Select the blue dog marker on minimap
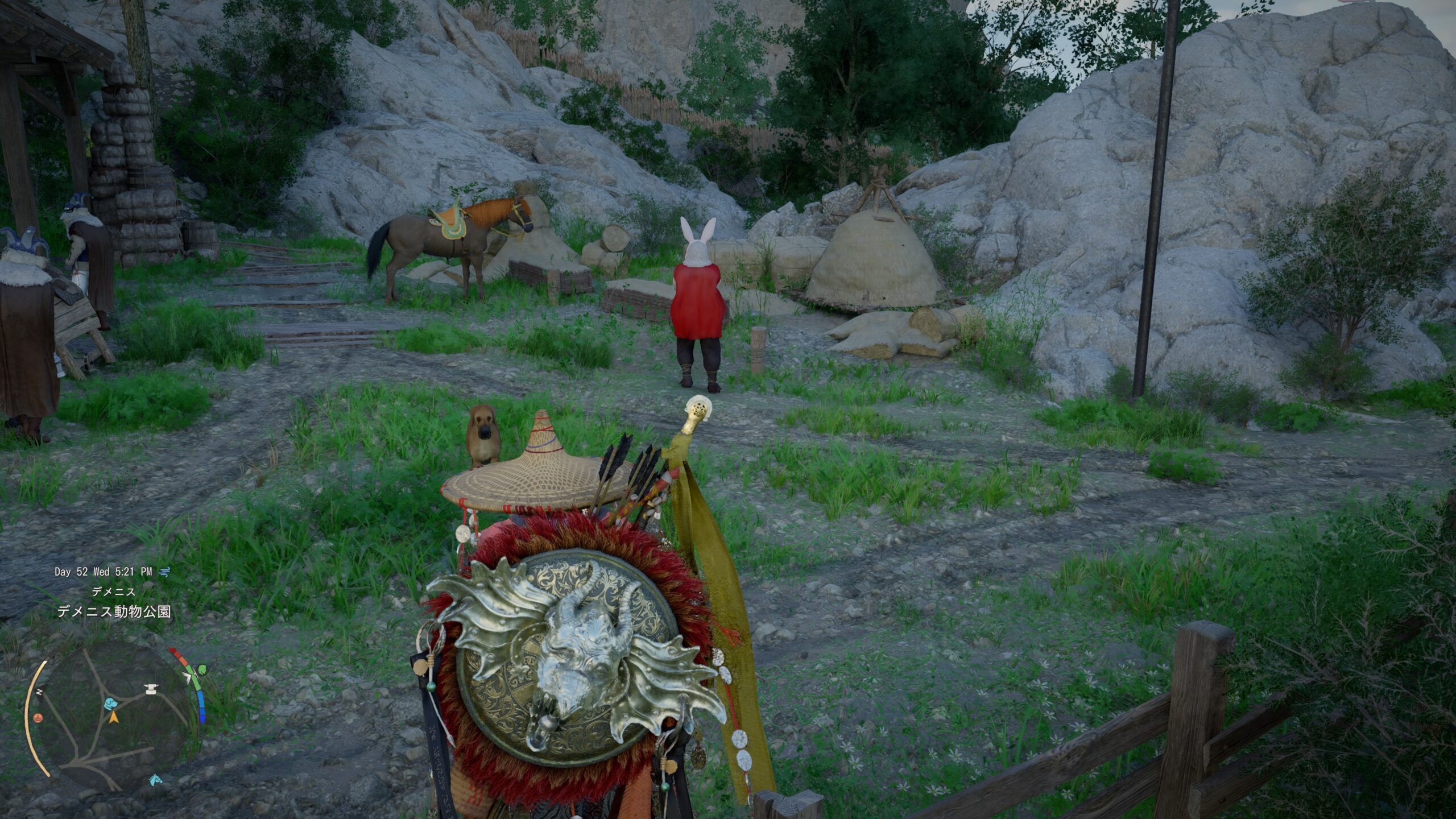Image resolution: width=1456 pixels, height=819 pixels. (111, 704)
